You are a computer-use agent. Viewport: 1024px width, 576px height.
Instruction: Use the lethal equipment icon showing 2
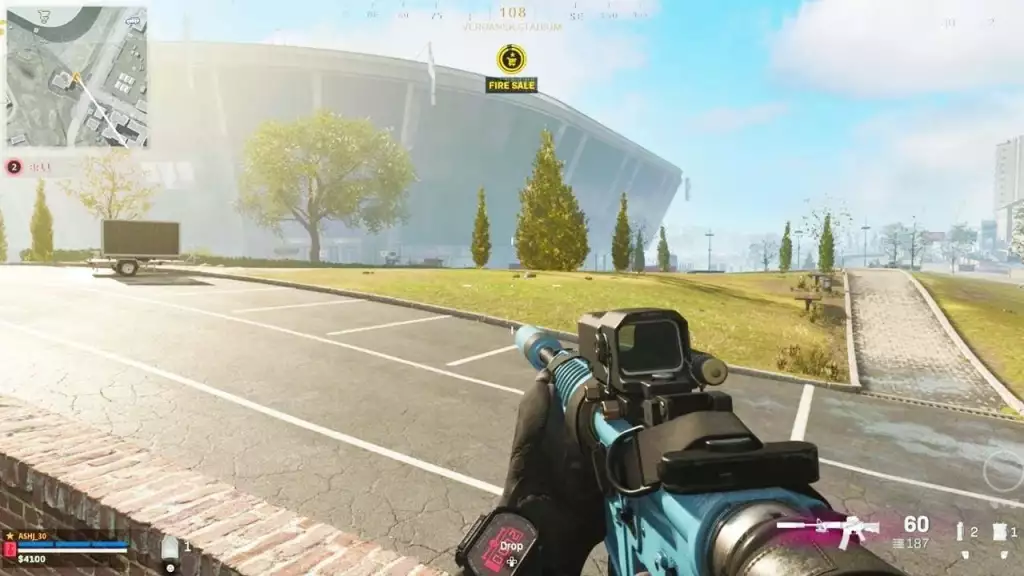(961, 532)
